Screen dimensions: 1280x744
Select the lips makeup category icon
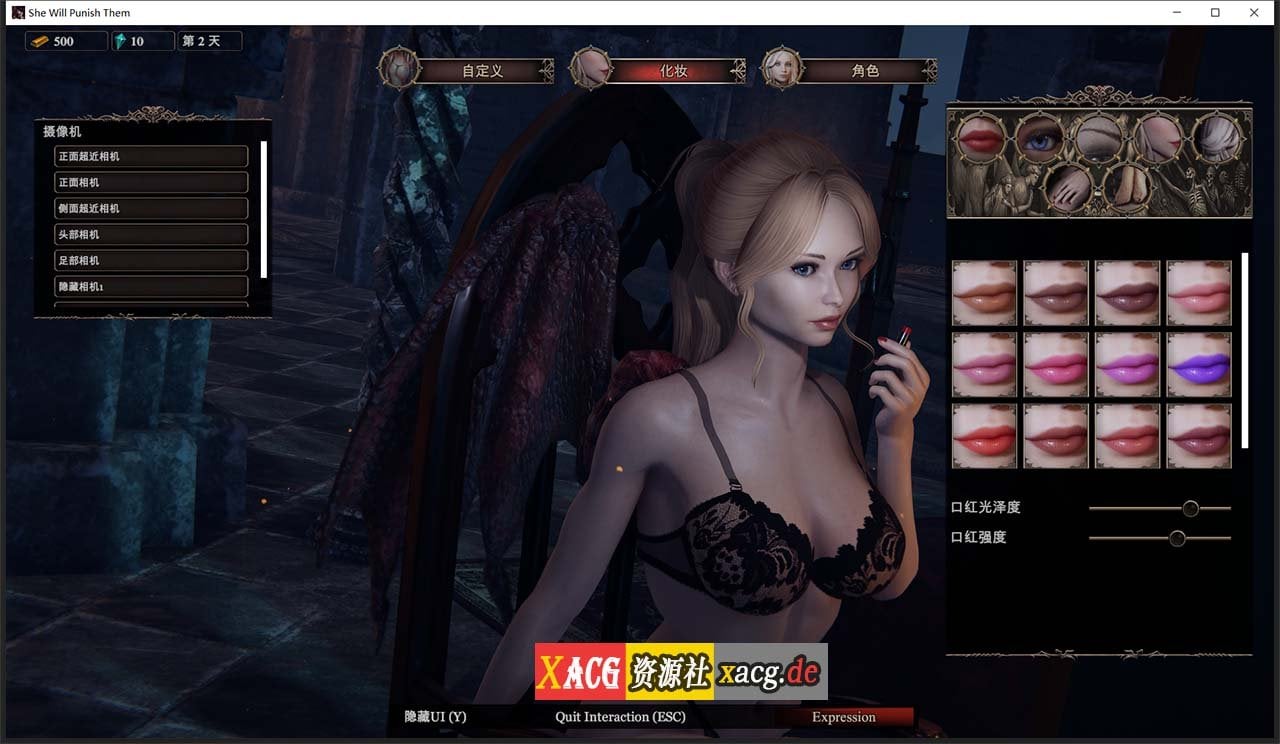point(979,139)
